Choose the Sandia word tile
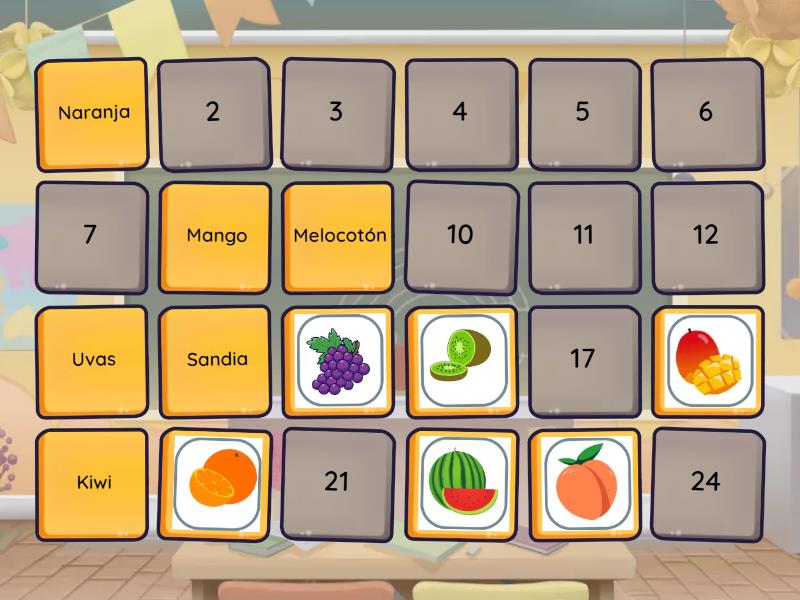800x600 pixels. (216, 360)
